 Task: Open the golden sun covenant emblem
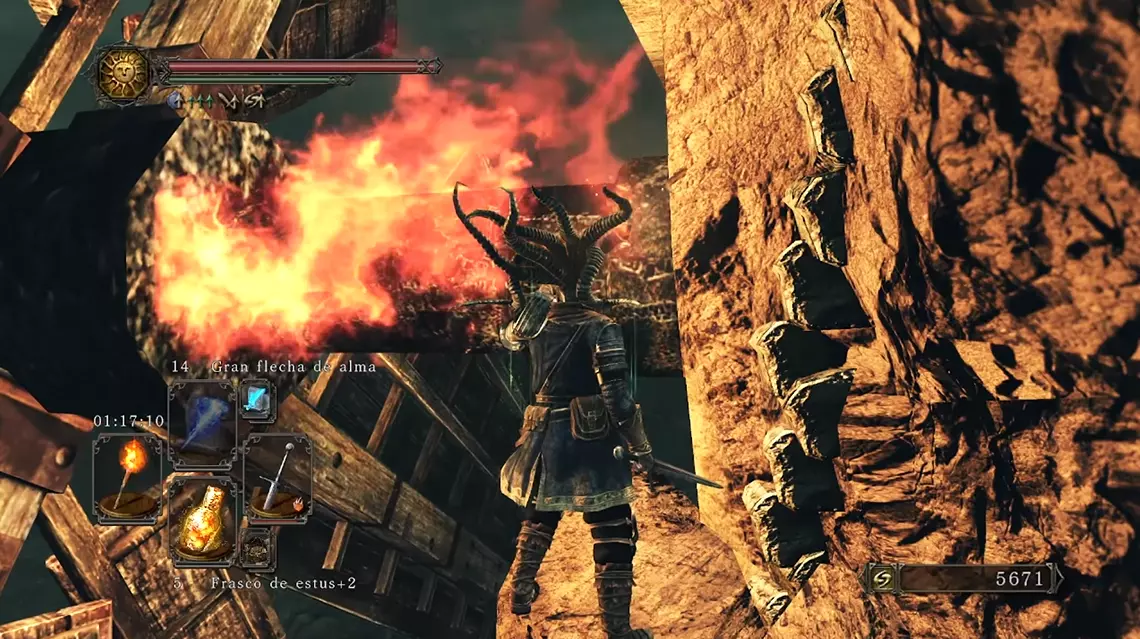click(x=123, y=73)
